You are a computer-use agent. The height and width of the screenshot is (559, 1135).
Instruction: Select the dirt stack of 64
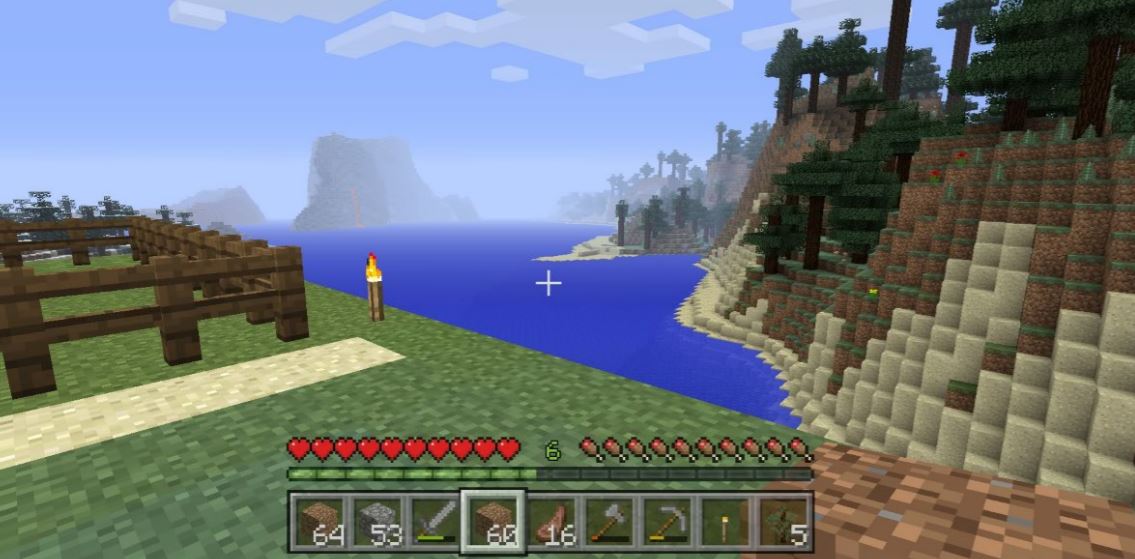click(321, 521)
